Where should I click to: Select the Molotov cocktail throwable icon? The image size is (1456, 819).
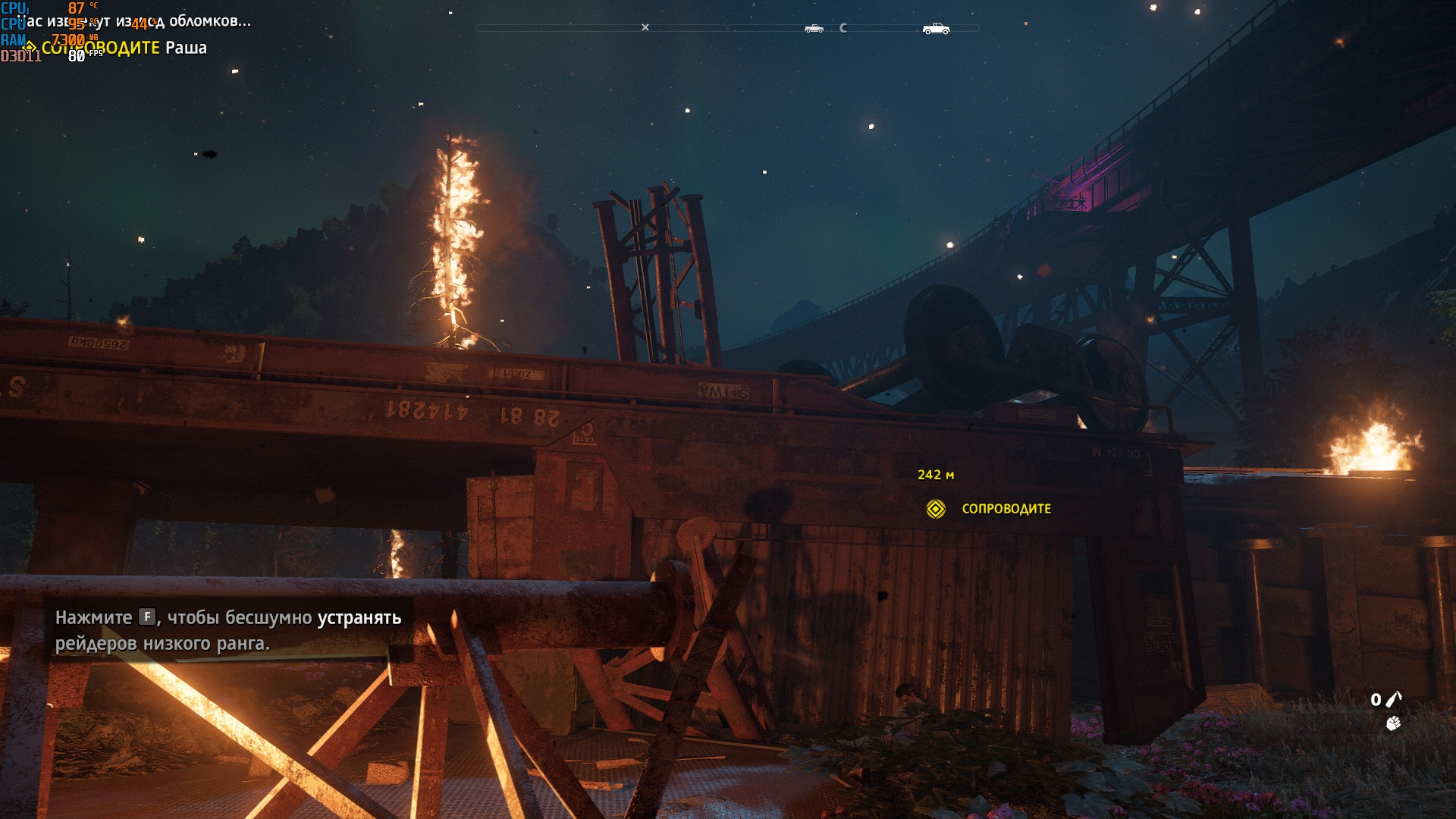tap(1394, 699)
